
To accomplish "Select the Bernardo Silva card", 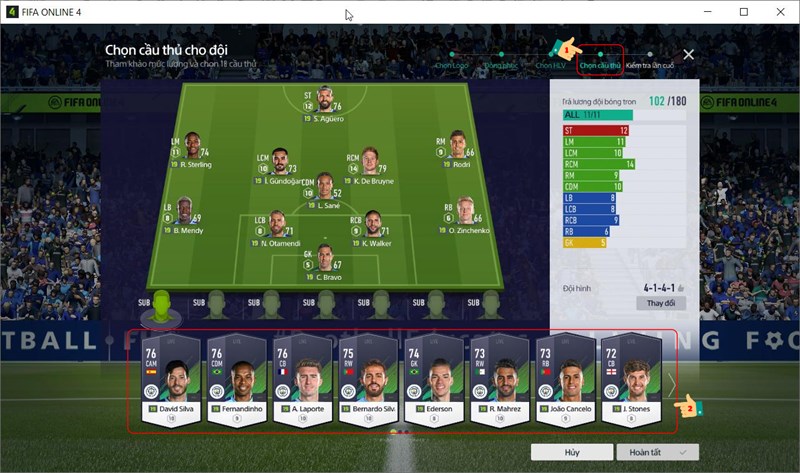I will tap(369, 382).
